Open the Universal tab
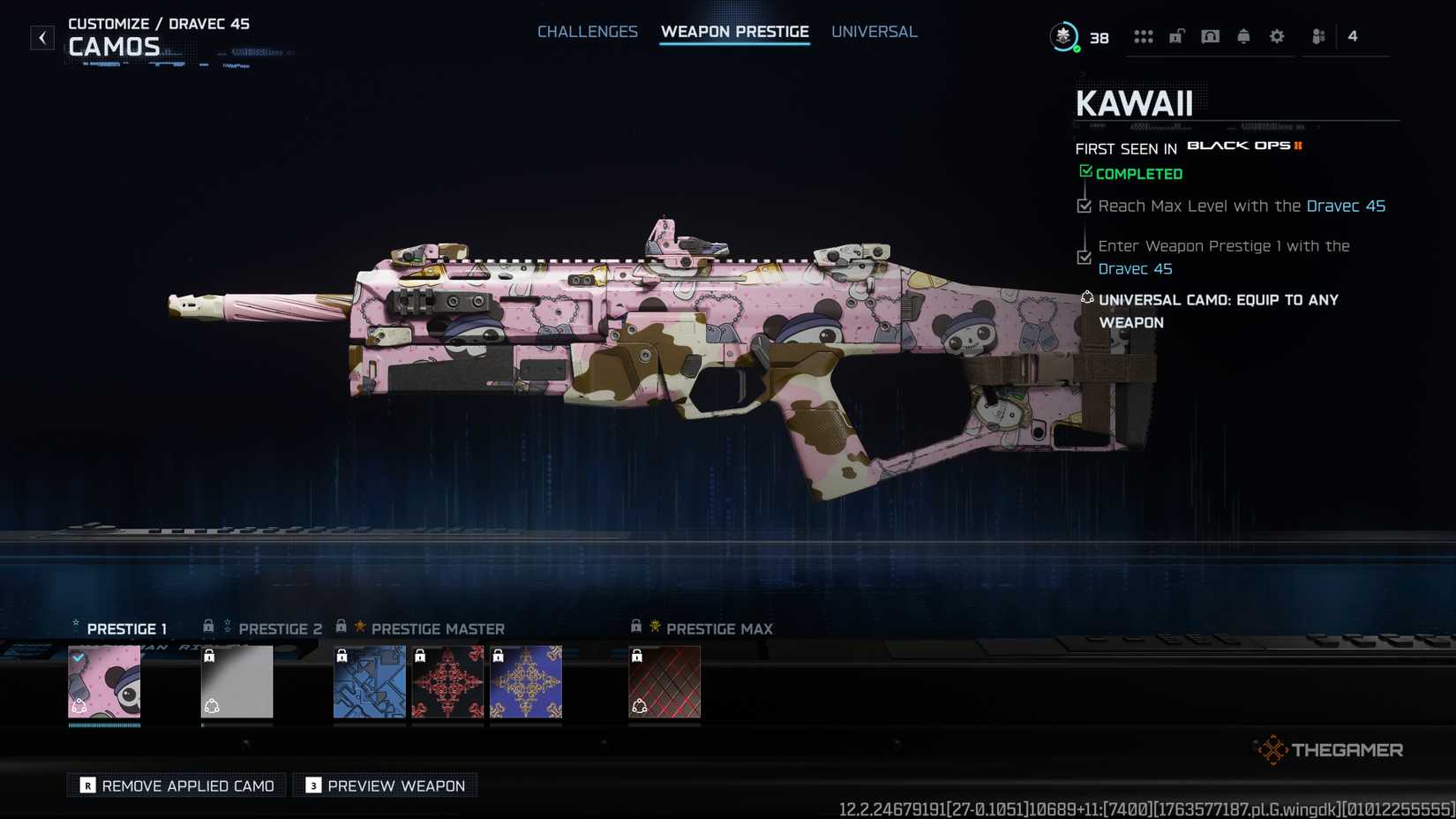Image resolution: width=1456 pixels, height=819 pixels. (874, 31)
